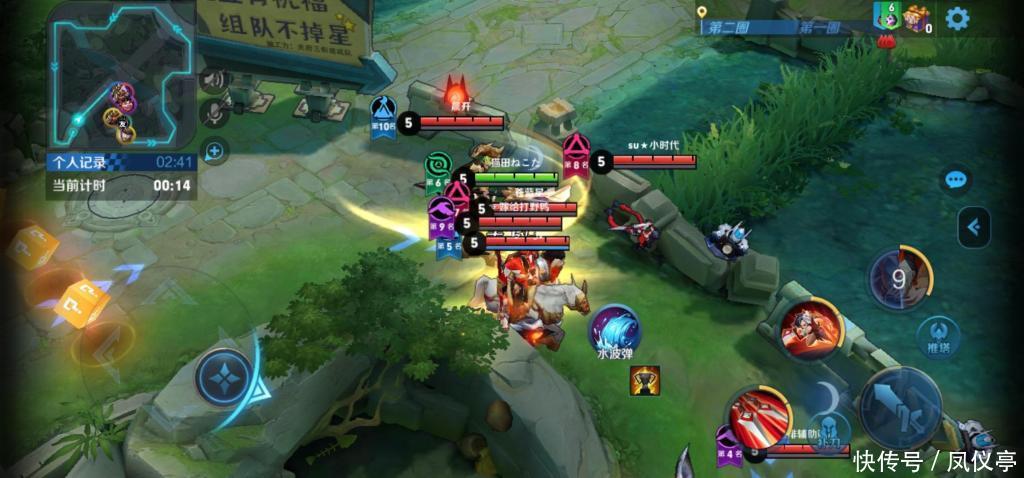The image size is (1024, 478).
Task: Hit the main sword attack button
Action: (x=902, y=407)
